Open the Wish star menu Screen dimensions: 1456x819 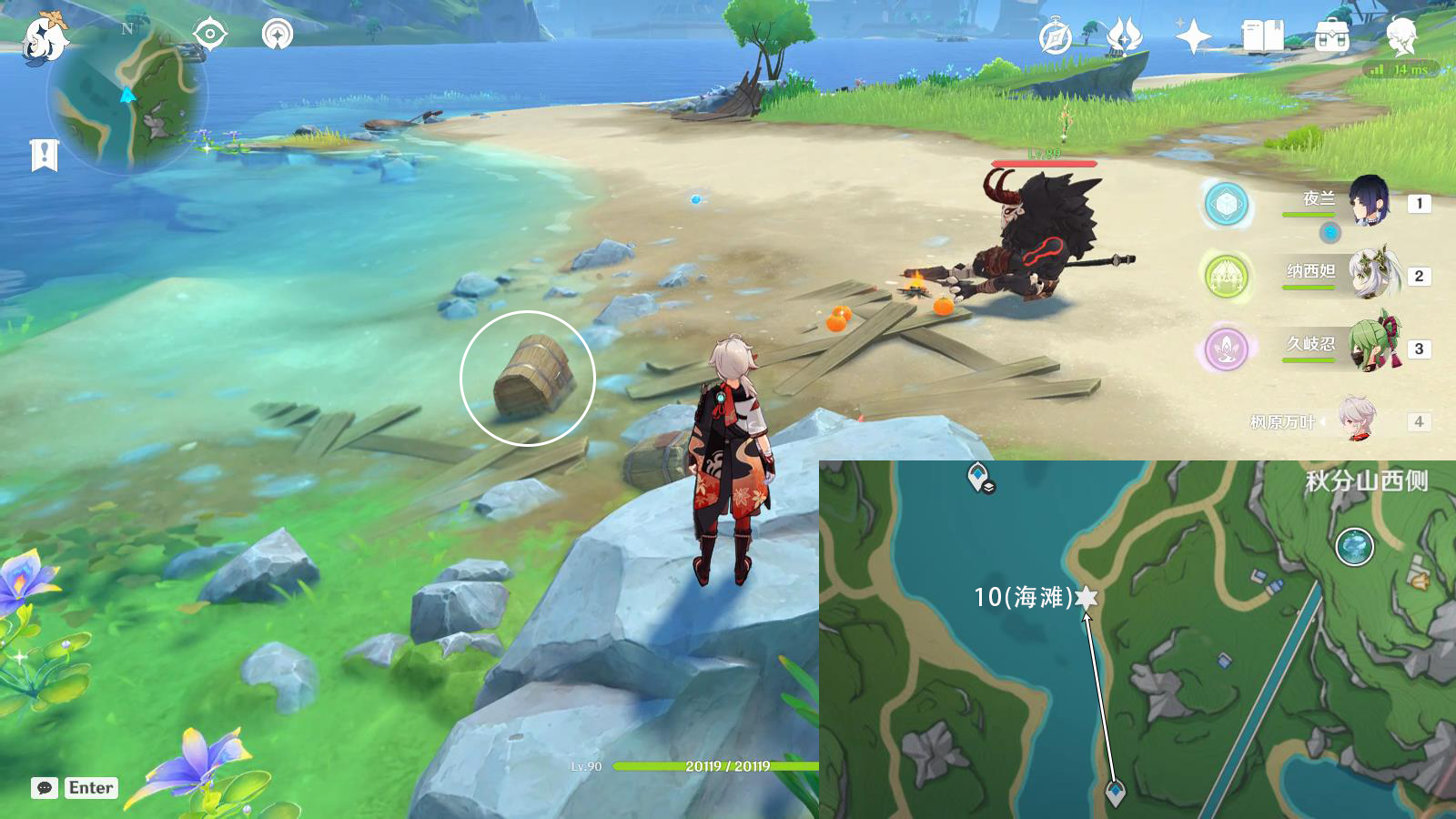pyautogui.click(x=1193, y=37)
